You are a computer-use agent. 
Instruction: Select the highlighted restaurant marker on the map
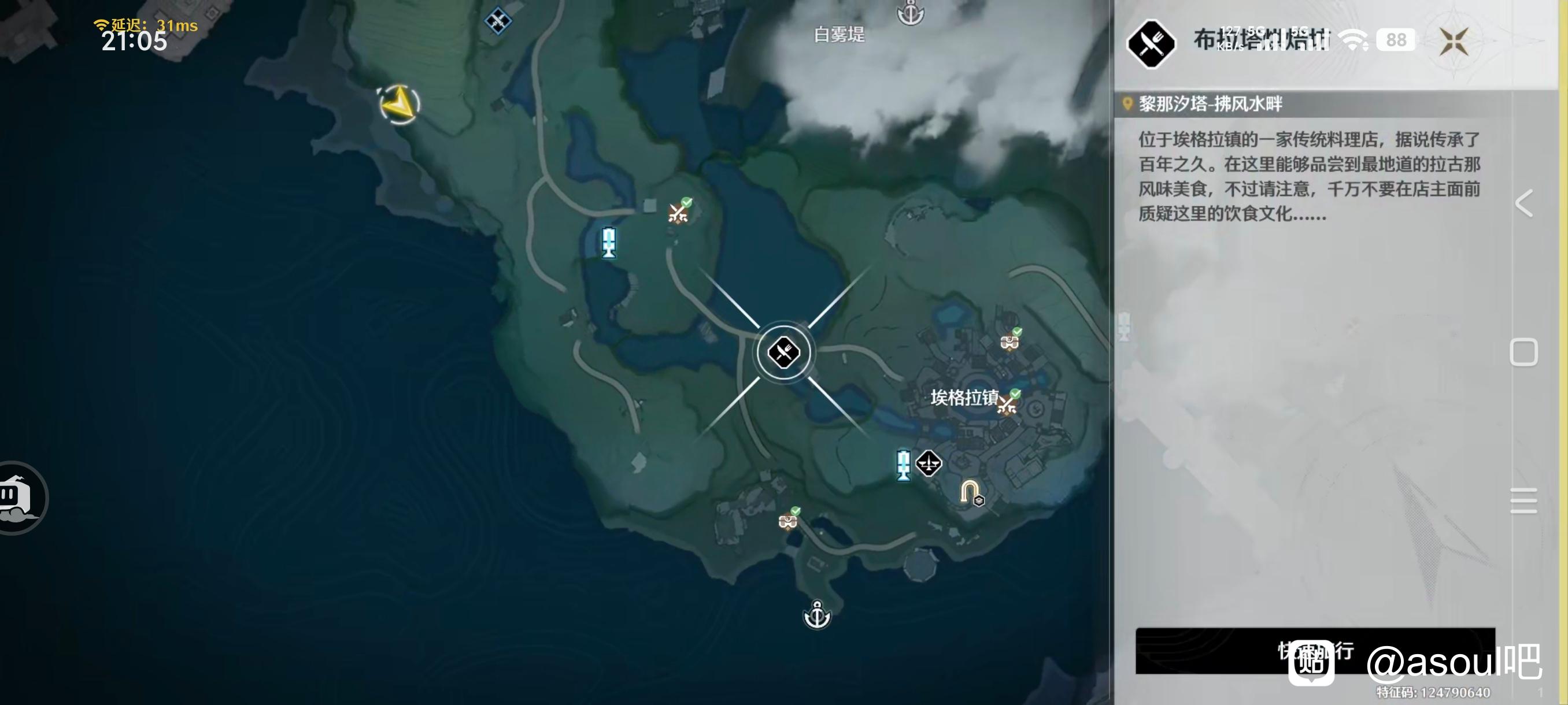pos(783,352)
